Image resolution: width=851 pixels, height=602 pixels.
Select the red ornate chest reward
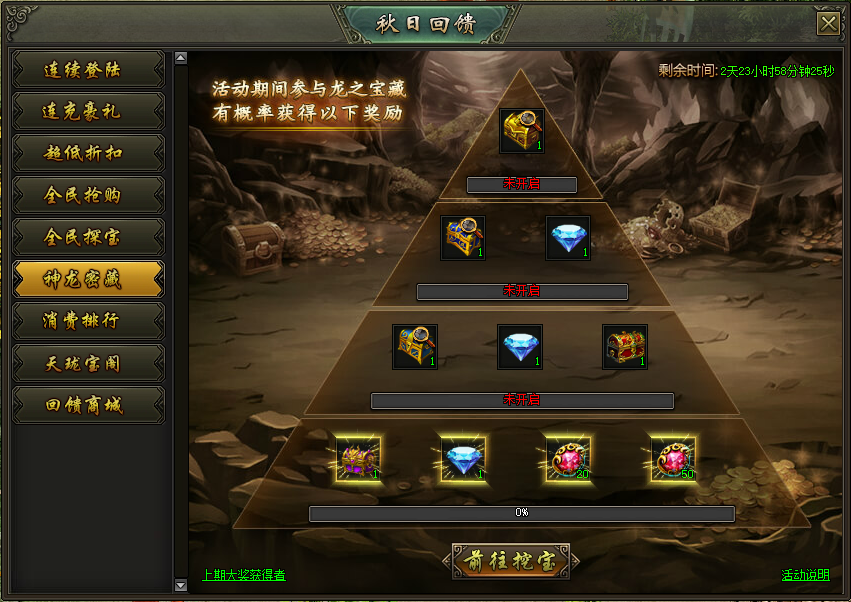626,347
